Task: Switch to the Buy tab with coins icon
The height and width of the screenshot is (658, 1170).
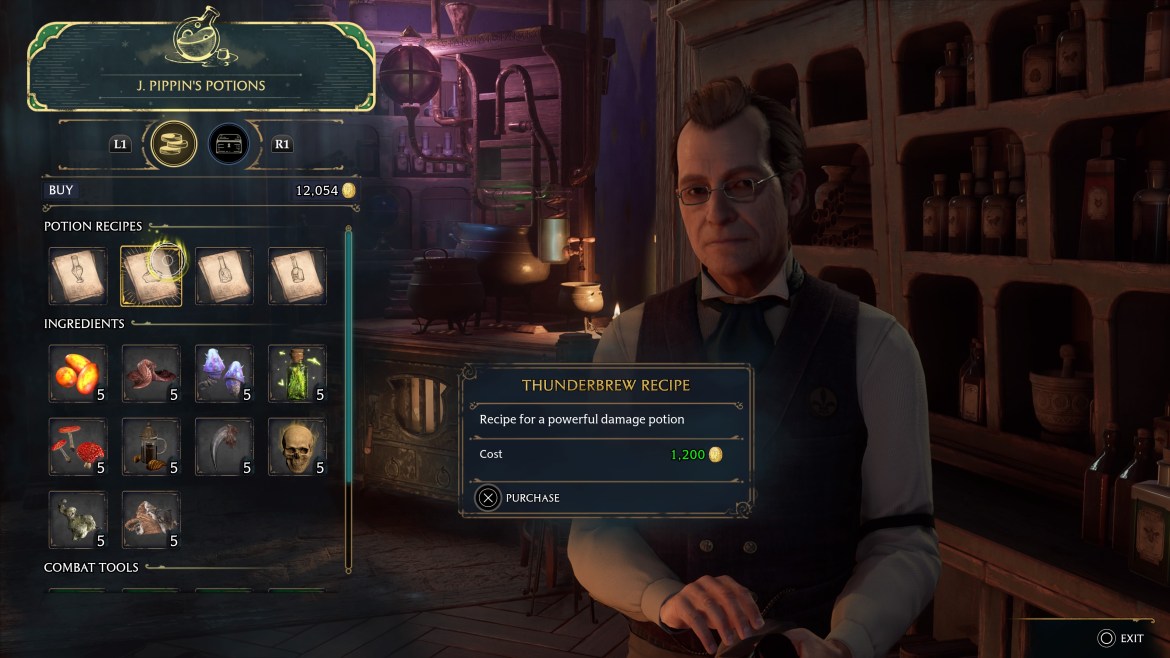Action: (173, 144)
